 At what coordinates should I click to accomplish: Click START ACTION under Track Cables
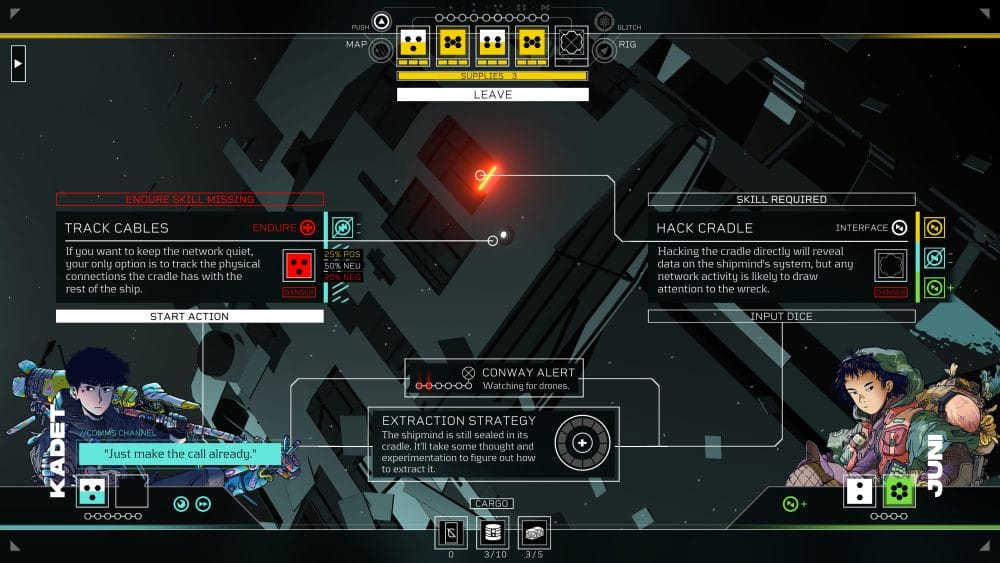coord(190,316)
